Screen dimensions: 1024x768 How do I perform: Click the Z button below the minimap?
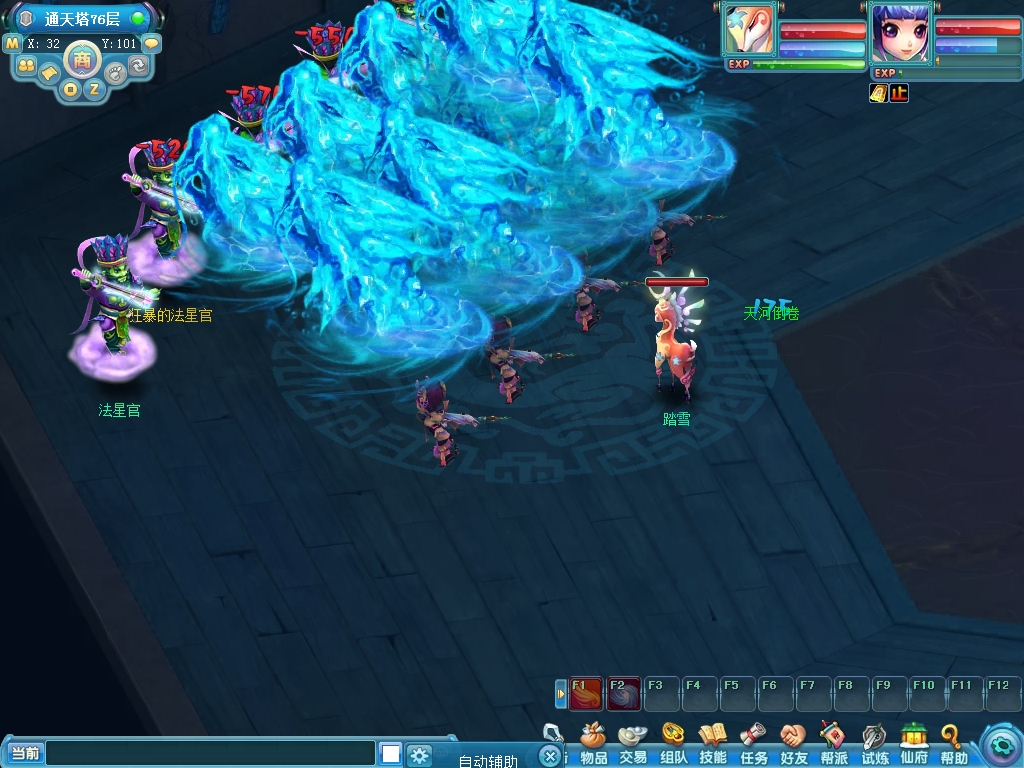click(x=94, y=89)
